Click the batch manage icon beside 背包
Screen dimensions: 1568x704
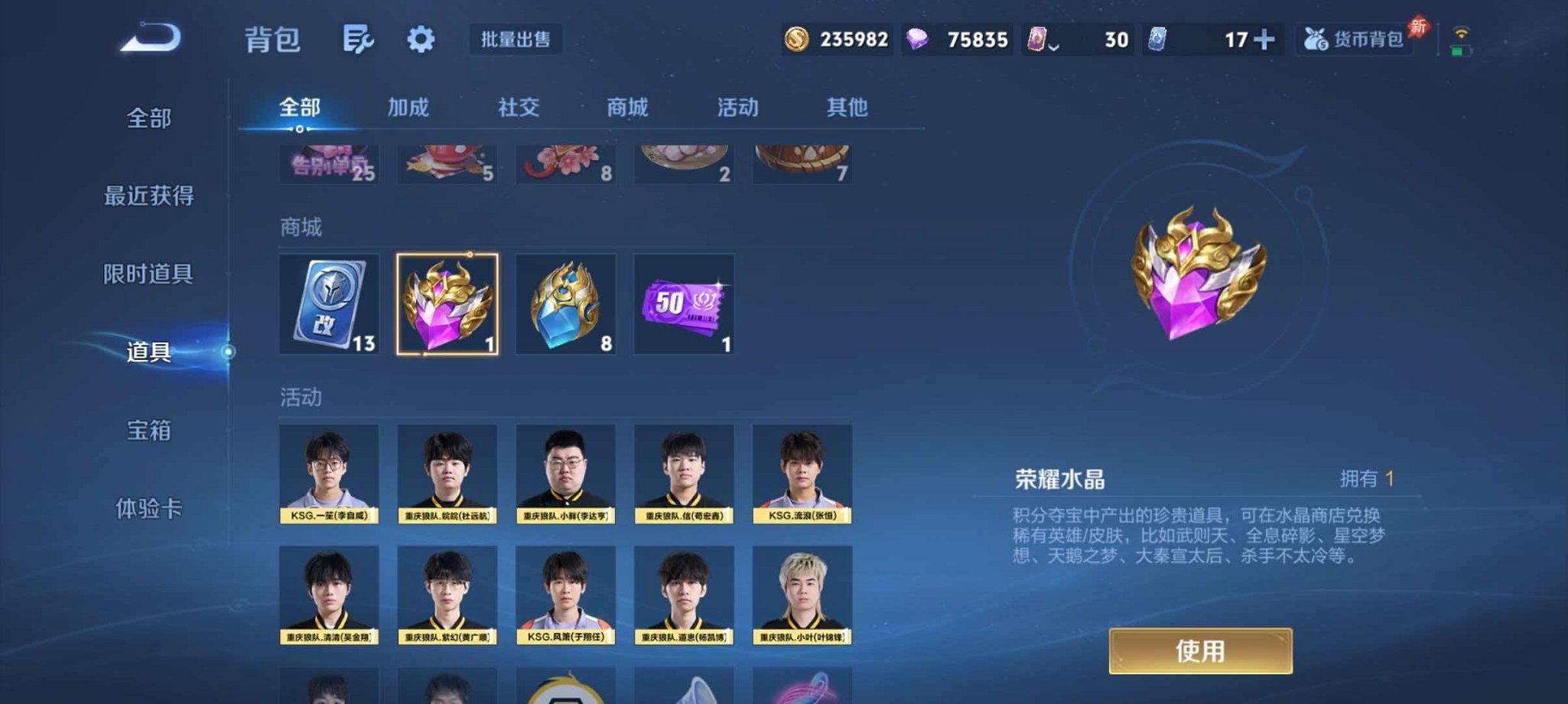coord(359,37)
